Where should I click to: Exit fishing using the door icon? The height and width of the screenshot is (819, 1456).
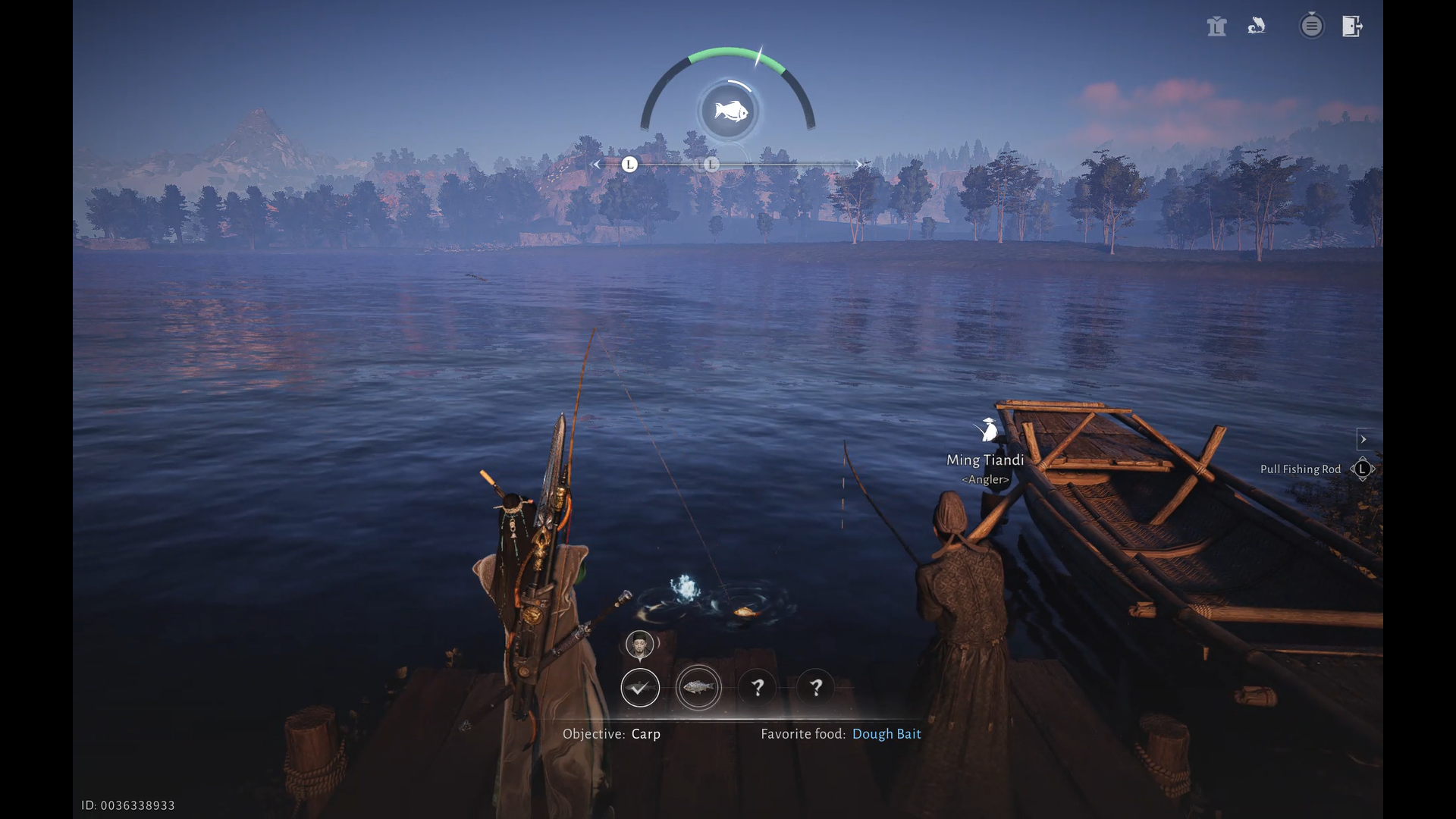click(1352, 27)
